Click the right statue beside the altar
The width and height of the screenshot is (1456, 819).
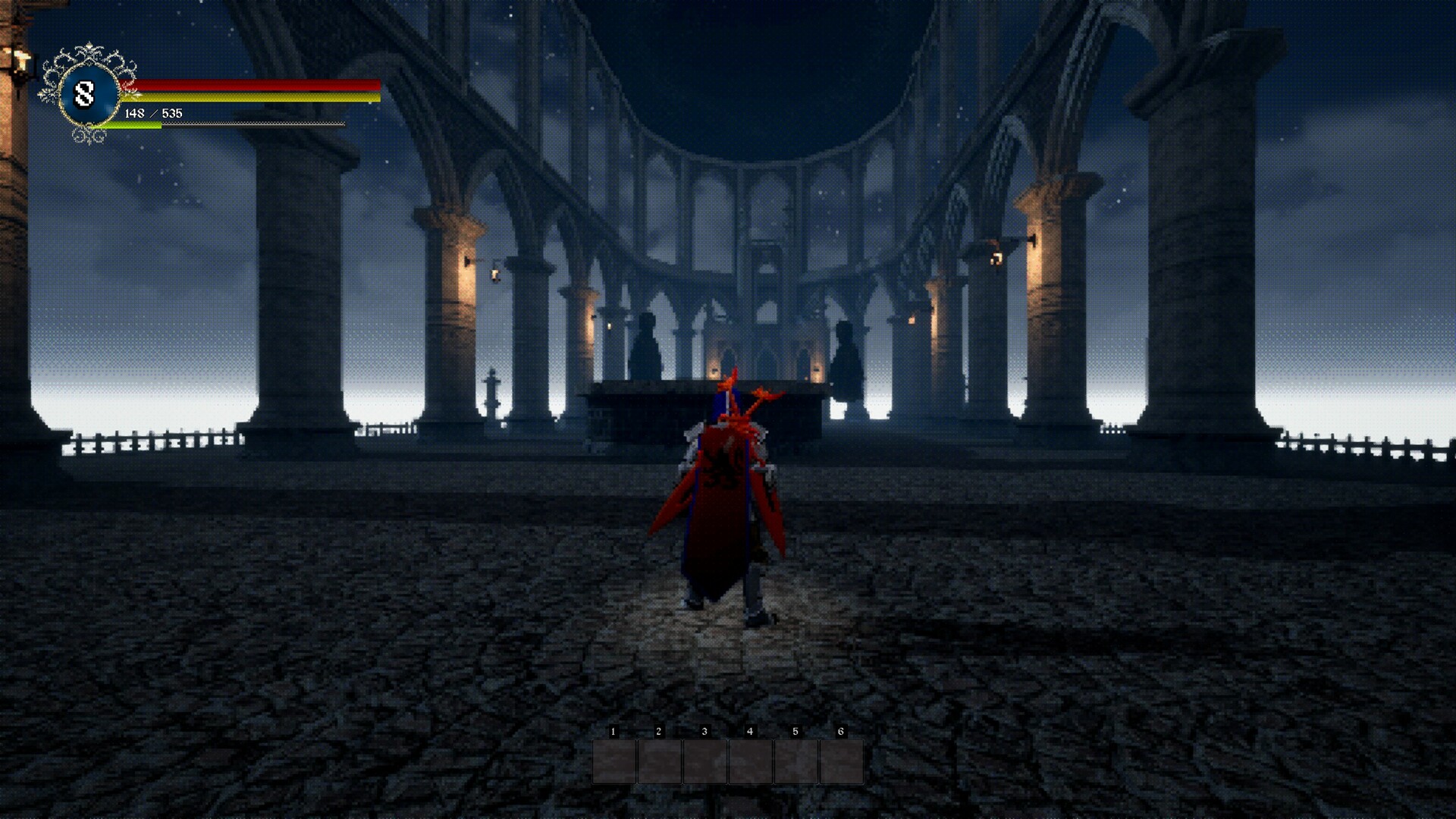pos(846,353)
